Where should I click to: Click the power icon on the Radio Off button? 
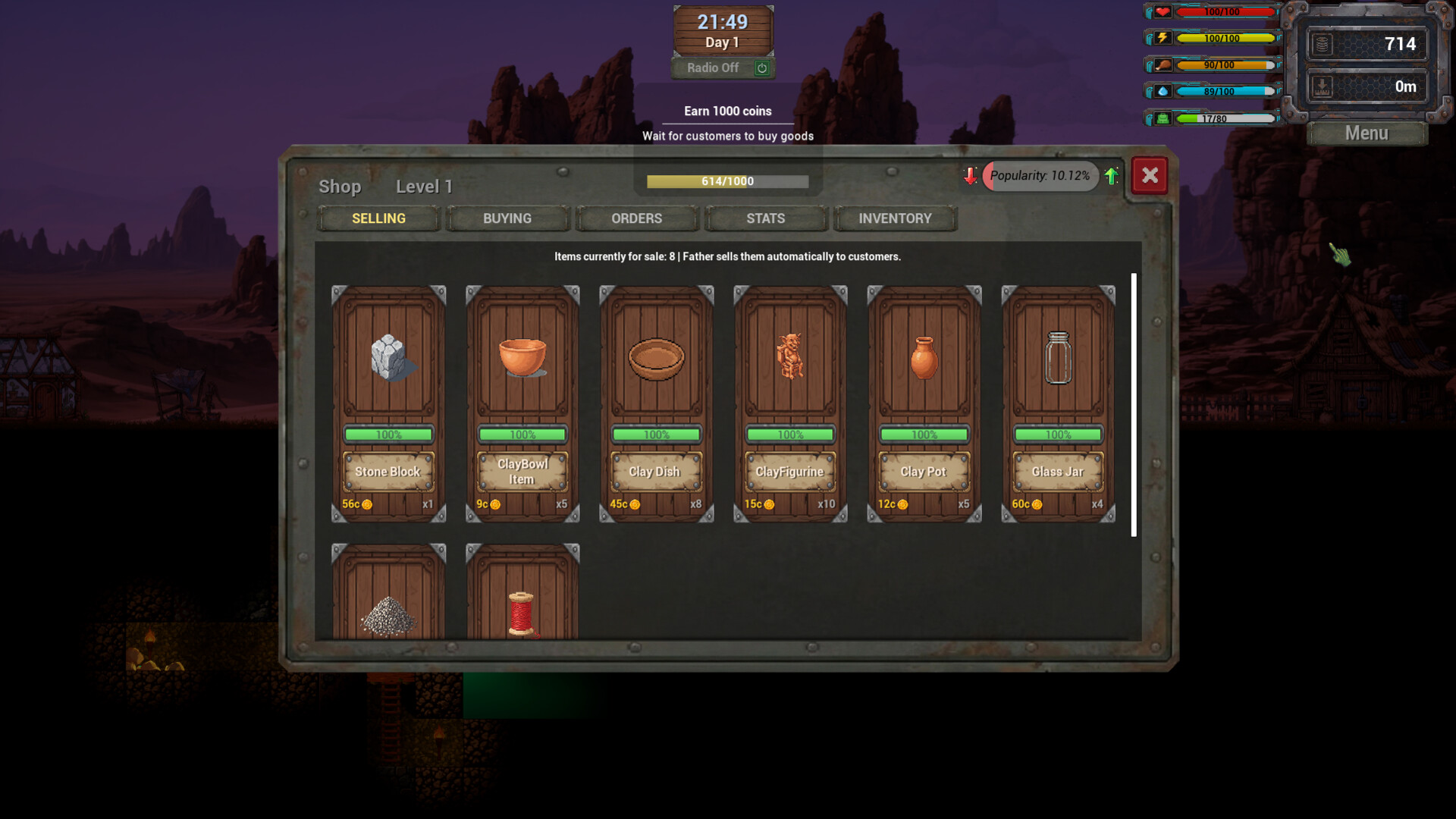(x=762, y=68)
